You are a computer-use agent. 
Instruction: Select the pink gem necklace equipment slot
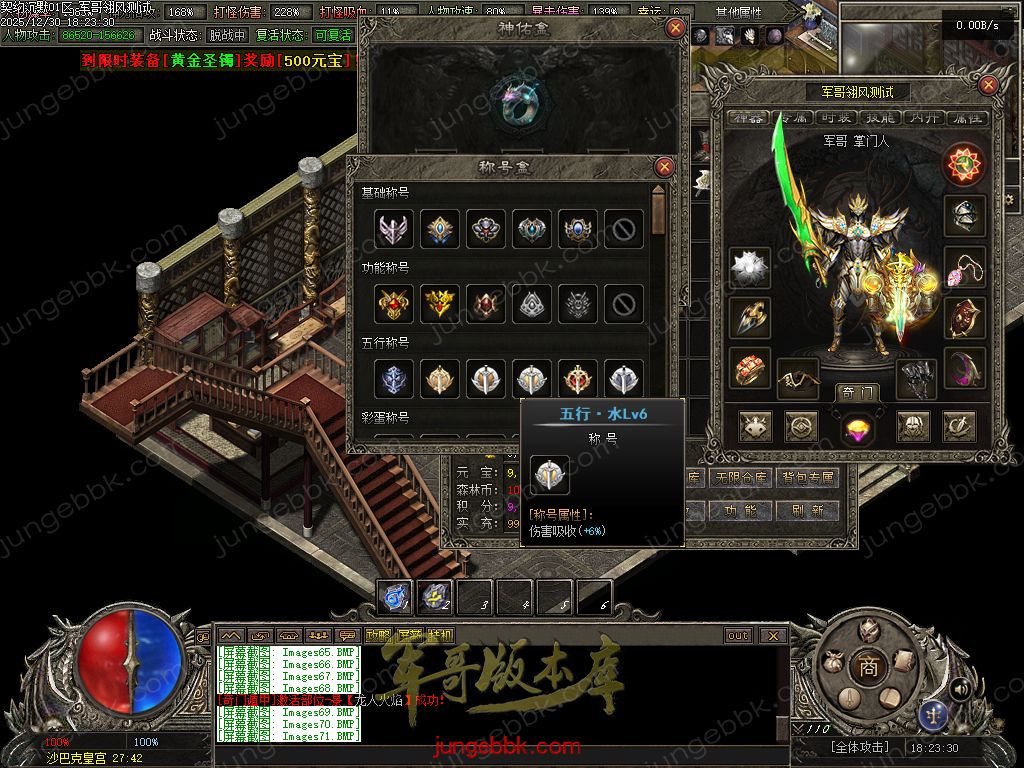(965, 267)
